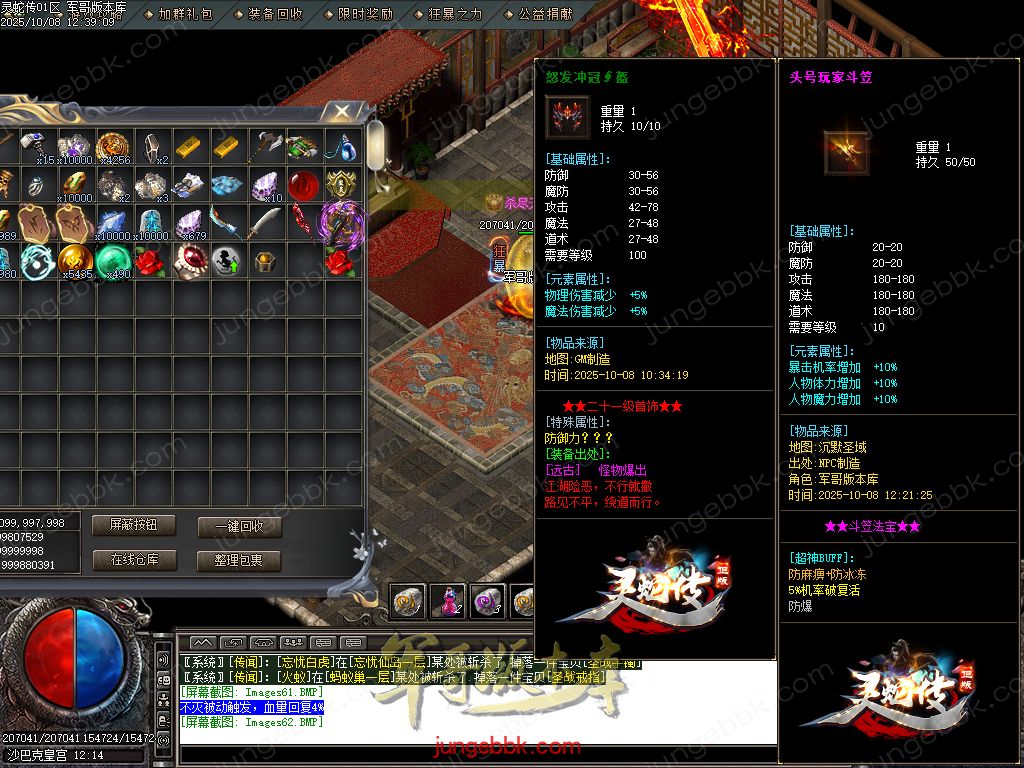Select the blue potion flask item
The height and width of the screenshot is (768, 1024).
[x=342, y=147]
